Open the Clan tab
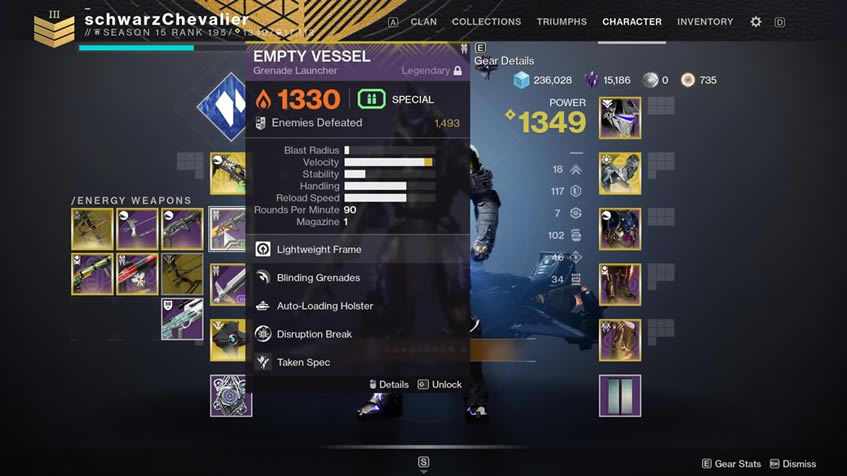847x476 pixels. [x=423, y=21]
